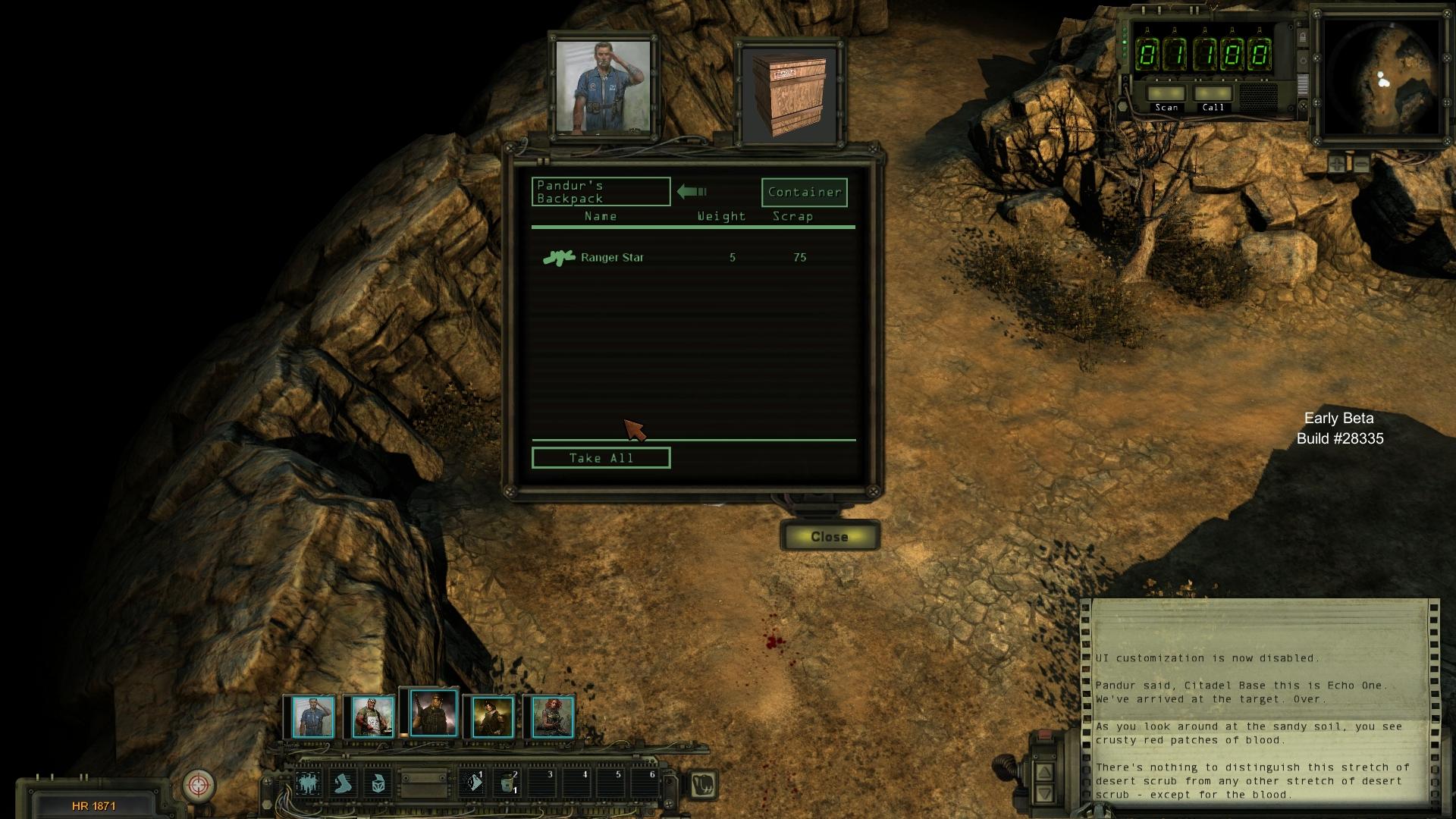Activate the radio Scan button
The width and height of the screenshot is (1456, 819).
click(x=1166, y=96)
